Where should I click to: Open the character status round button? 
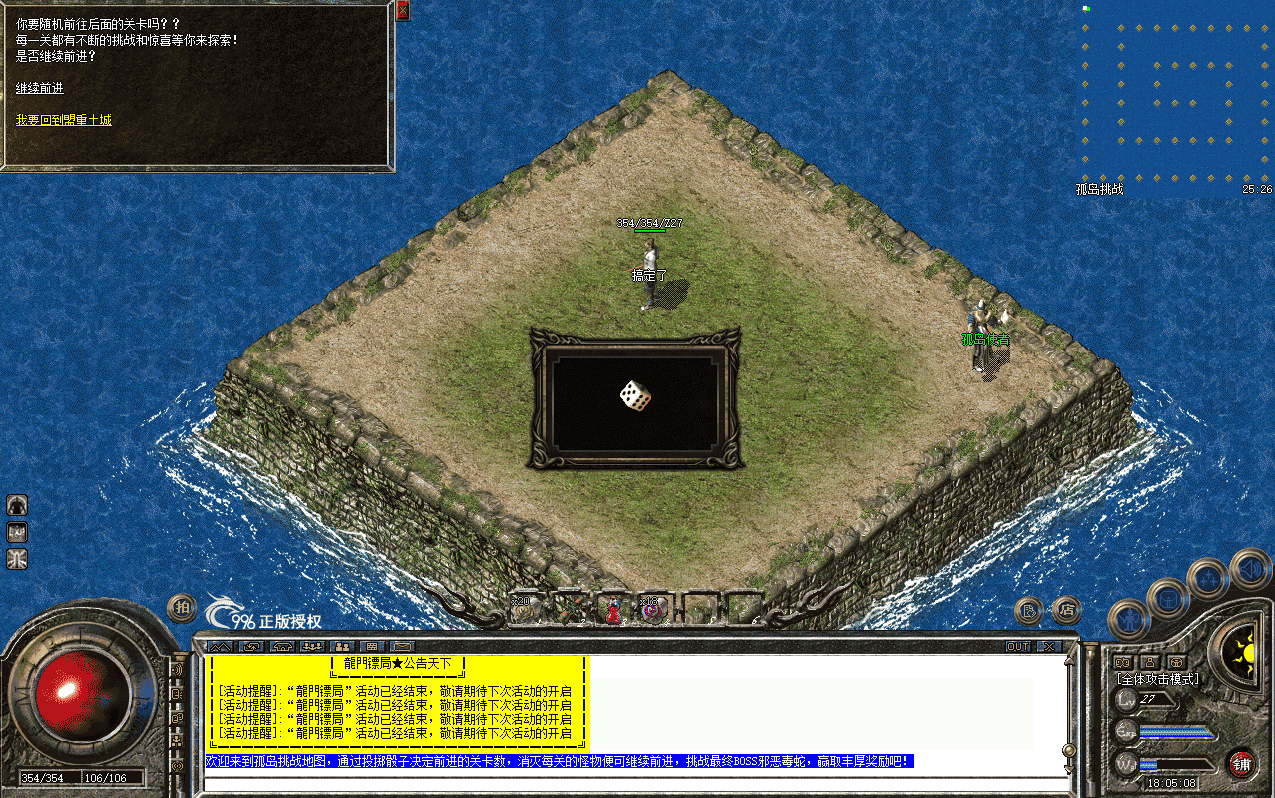coord(1128,620)
